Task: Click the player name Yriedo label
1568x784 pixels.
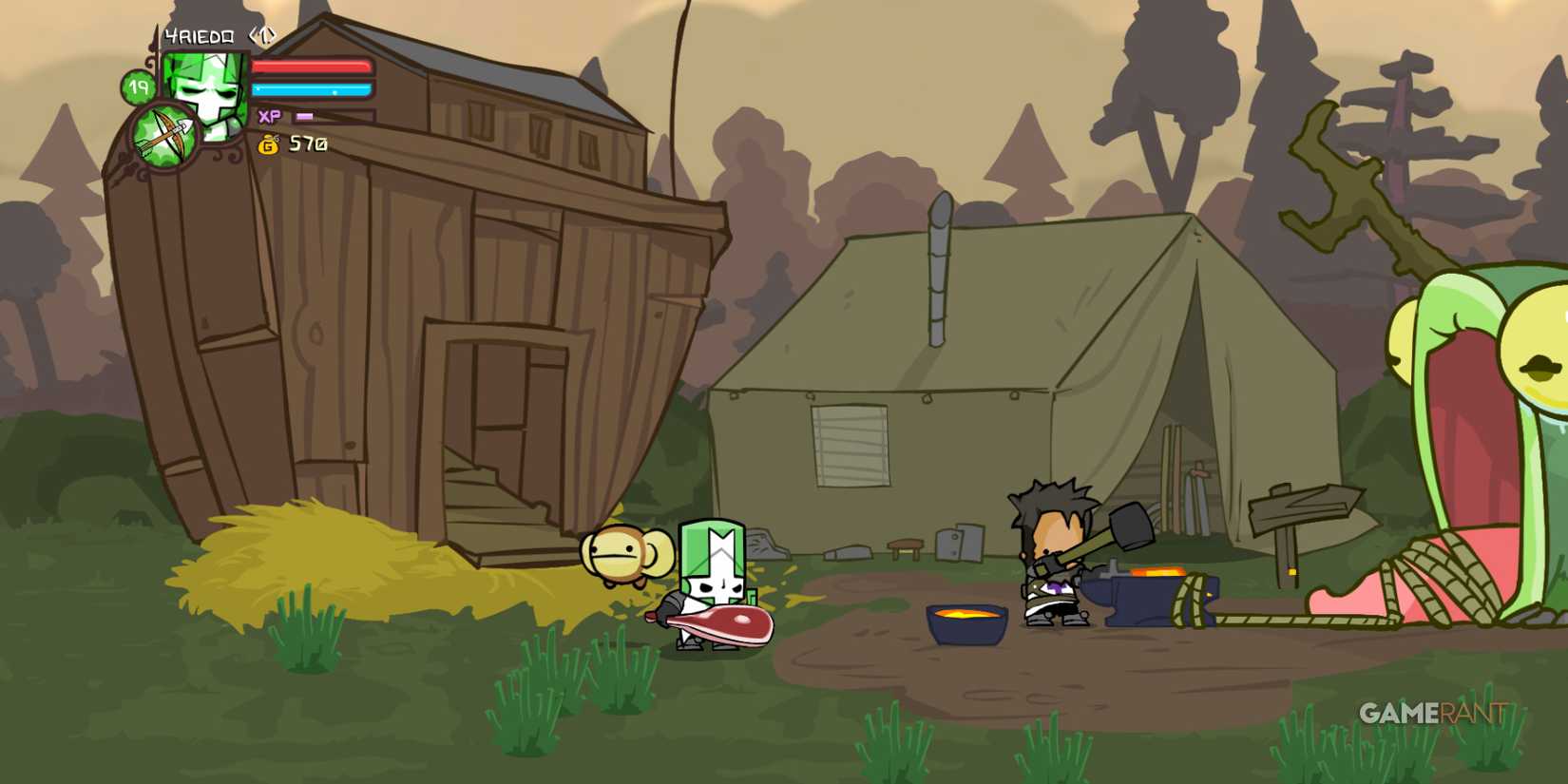Action: tap(198, 36)
